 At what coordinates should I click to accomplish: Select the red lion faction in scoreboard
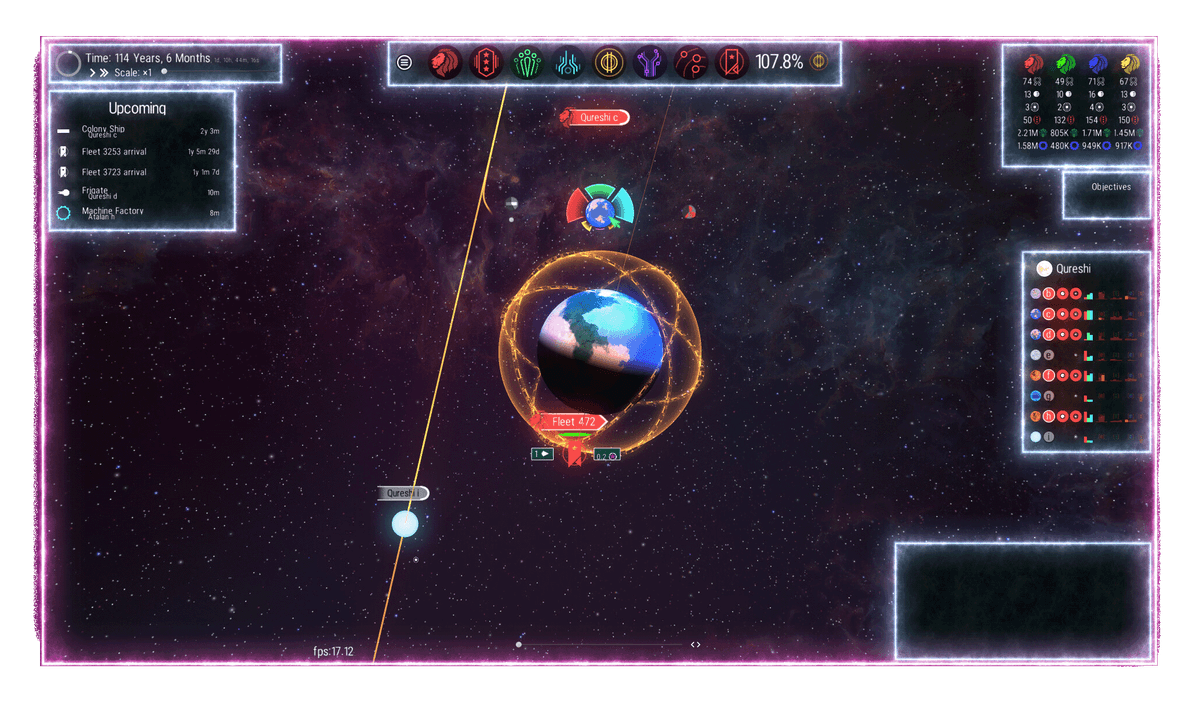tap(1033, 62)
